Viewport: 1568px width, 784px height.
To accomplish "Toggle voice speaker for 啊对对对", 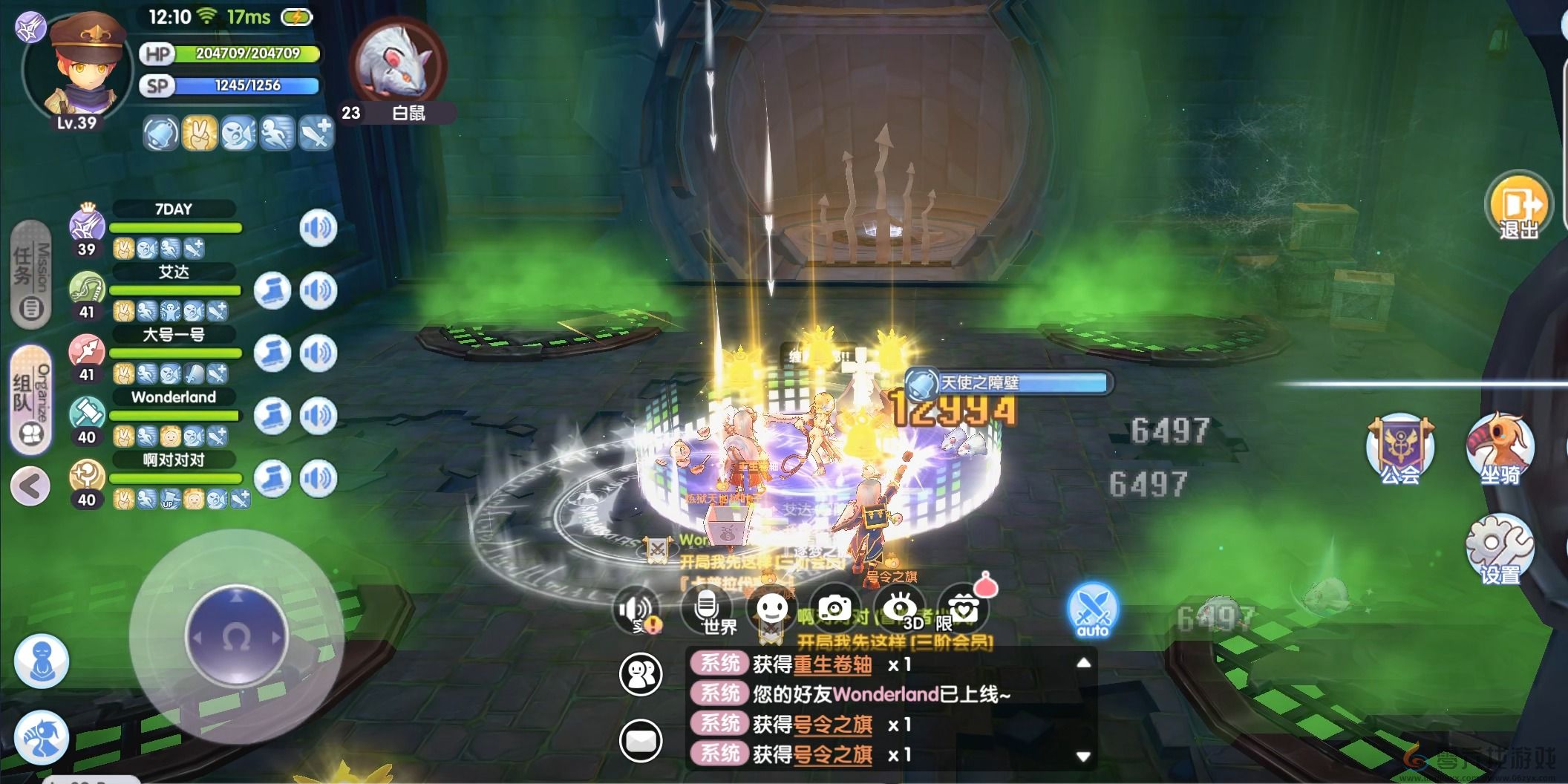I will click(x=318, y=478).
